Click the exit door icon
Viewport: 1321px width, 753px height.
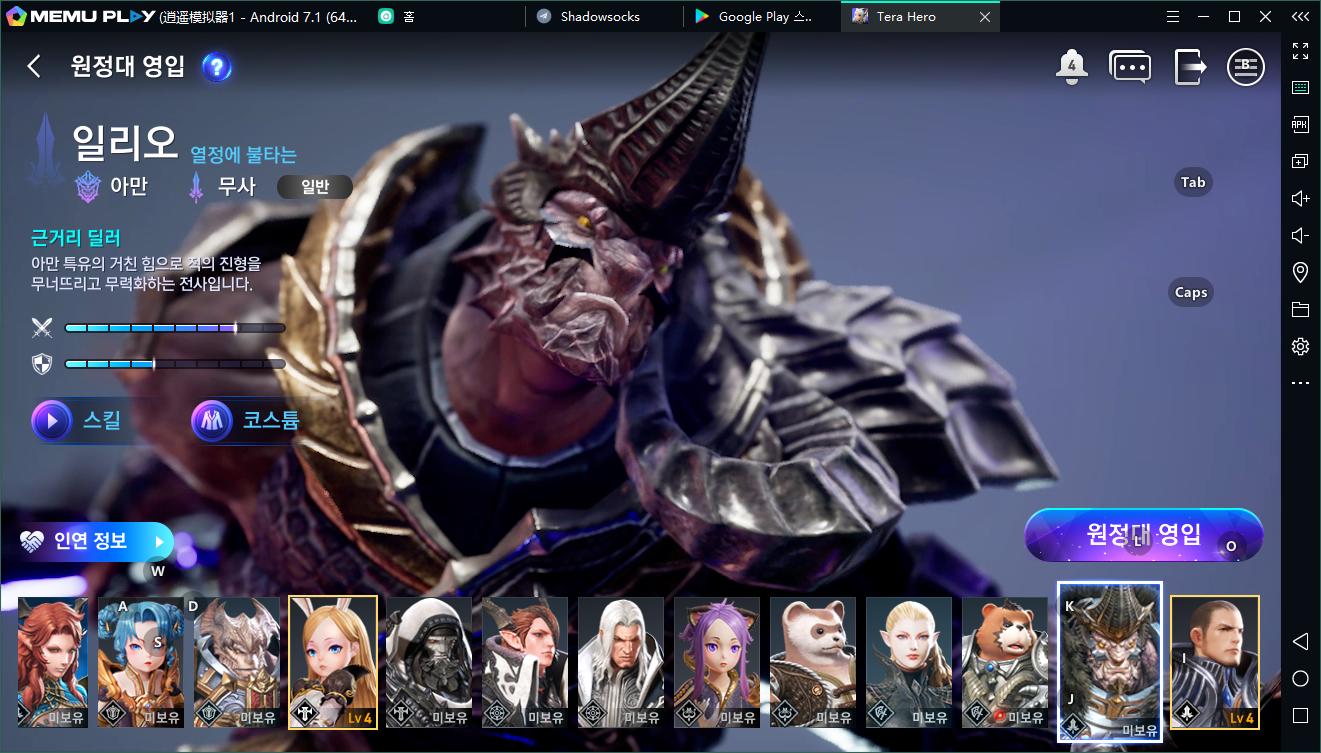[x=1189, y=67]
